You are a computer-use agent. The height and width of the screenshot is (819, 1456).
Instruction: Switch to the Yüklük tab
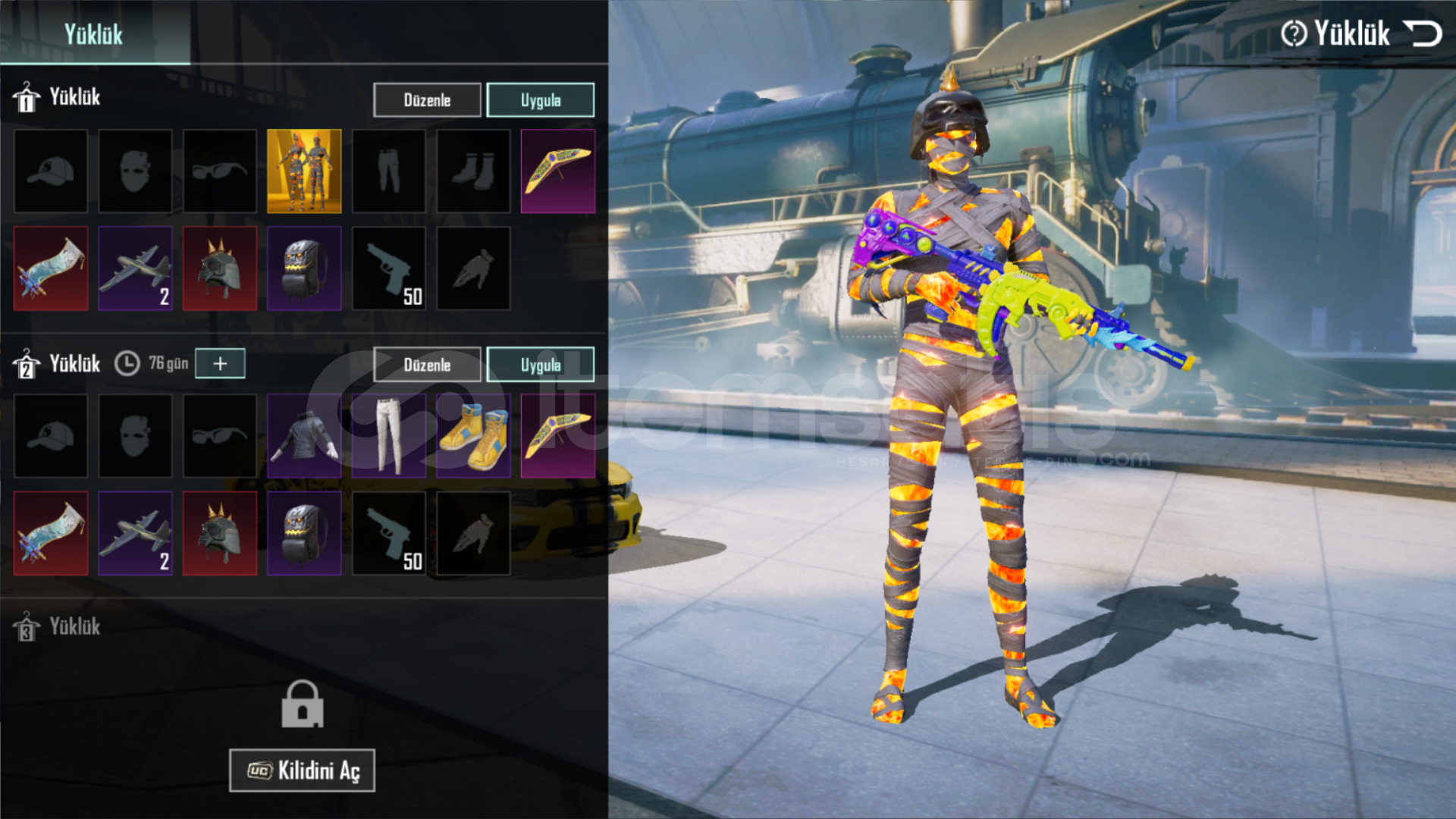coord(93,34)
